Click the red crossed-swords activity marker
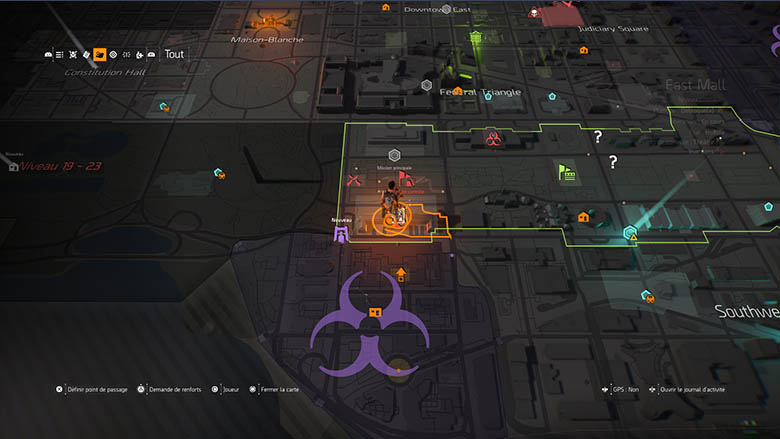Screen dimensions: 780x439 352,181
